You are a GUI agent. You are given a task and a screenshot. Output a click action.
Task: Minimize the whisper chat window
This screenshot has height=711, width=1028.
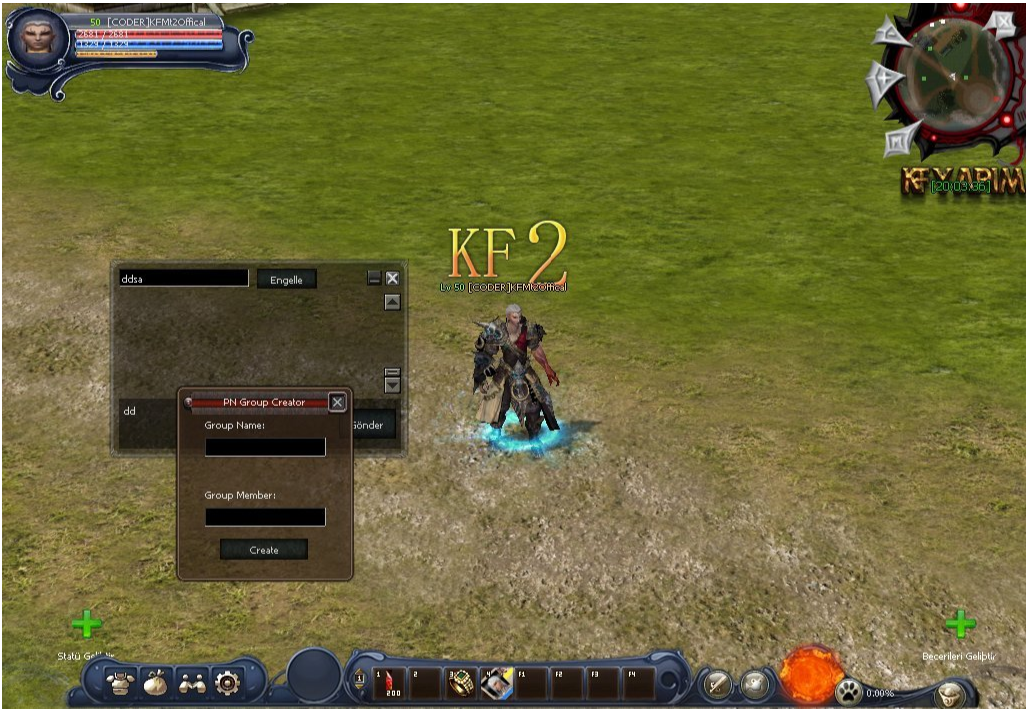374,279
